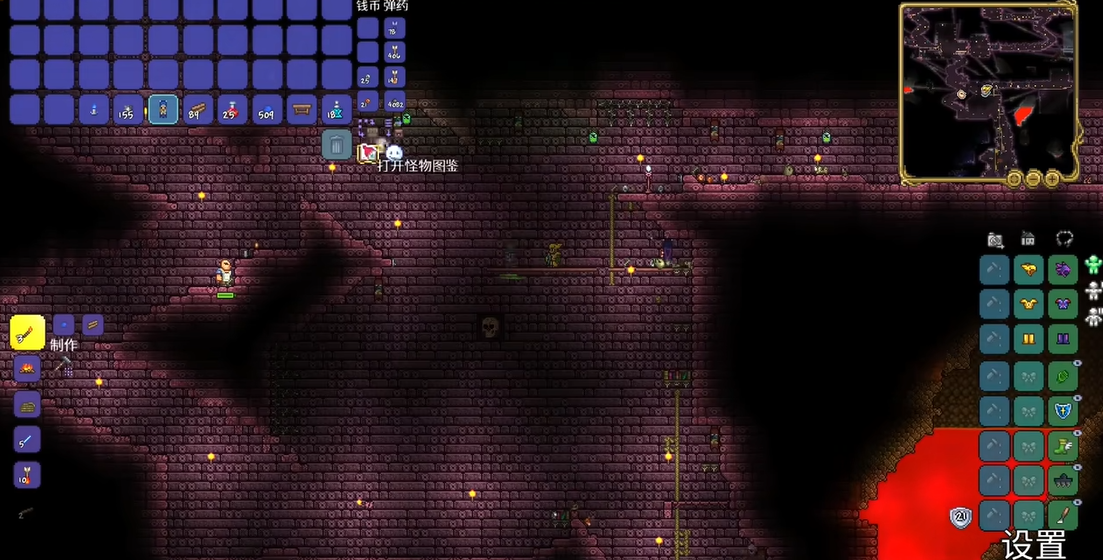
Task: Select the highlighted blue armor statue slot
Action: tap(163, 109)
